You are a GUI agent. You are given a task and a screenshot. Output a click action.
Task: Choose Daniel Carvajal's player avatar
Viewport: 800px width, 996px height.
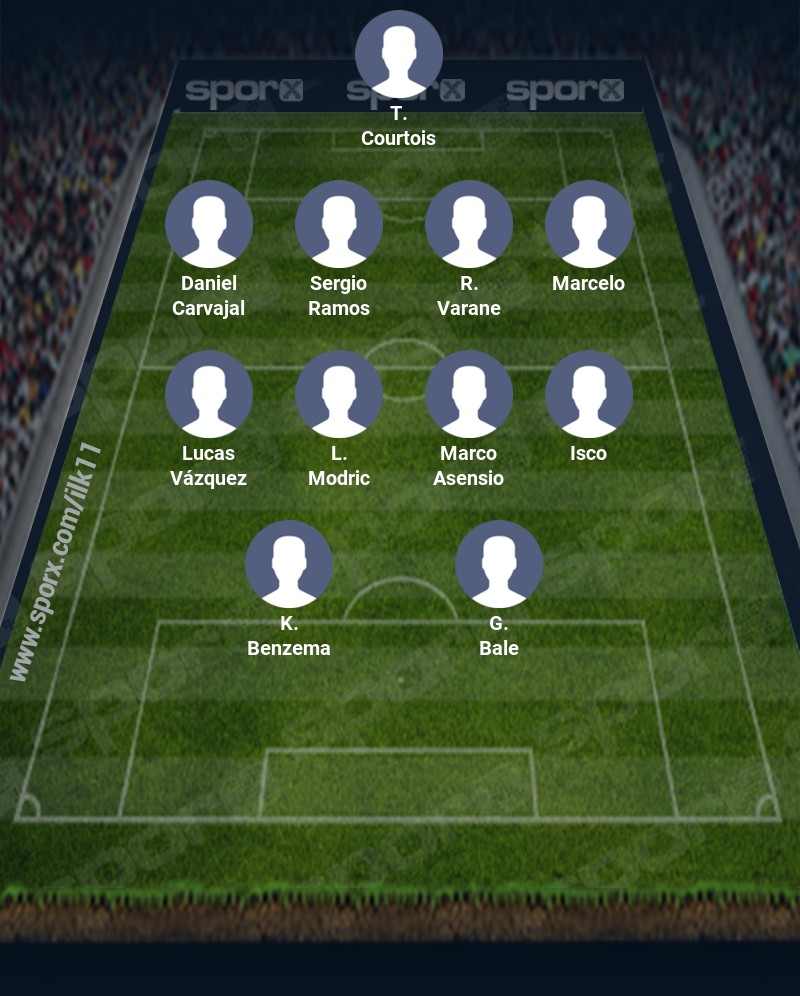point(209,224)
